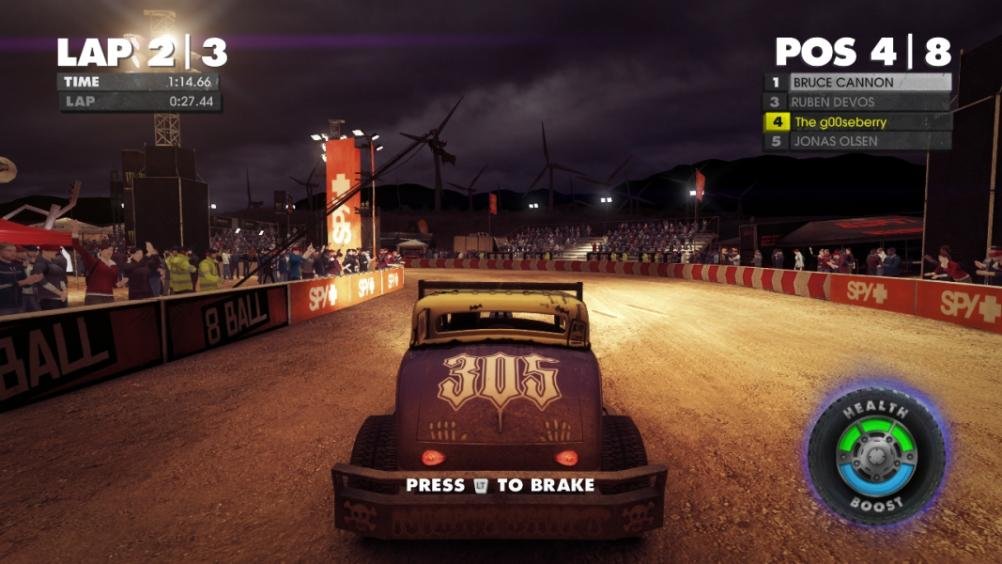The height and width of the screenshot is (564, 1002).
Task: Click Ruben Devos's leaderboard row
Action: click(x=858, y=102)
